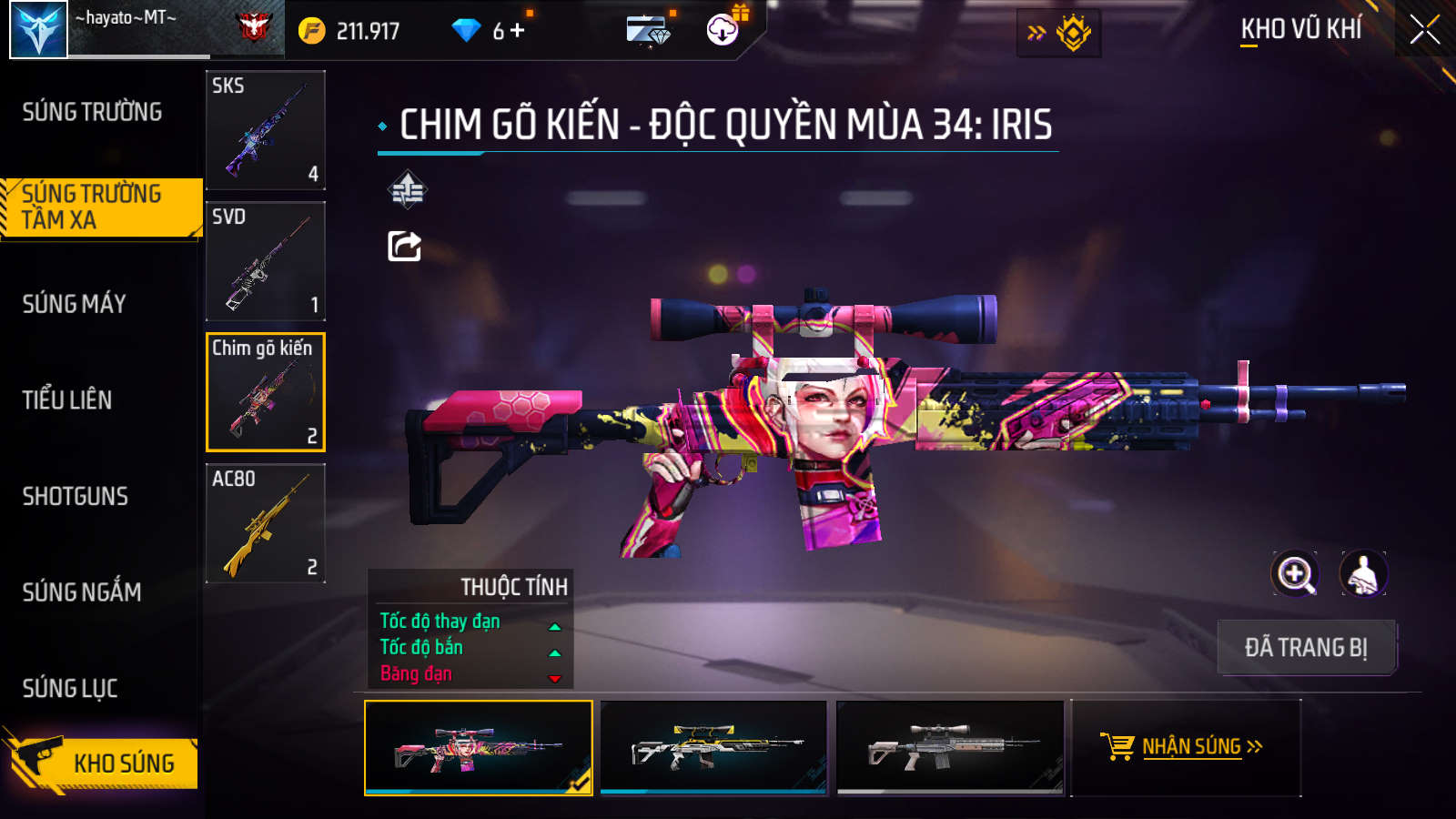The image size is (1456, 819).
Task: Share the weapon skin
Action: tap(405, 246)
